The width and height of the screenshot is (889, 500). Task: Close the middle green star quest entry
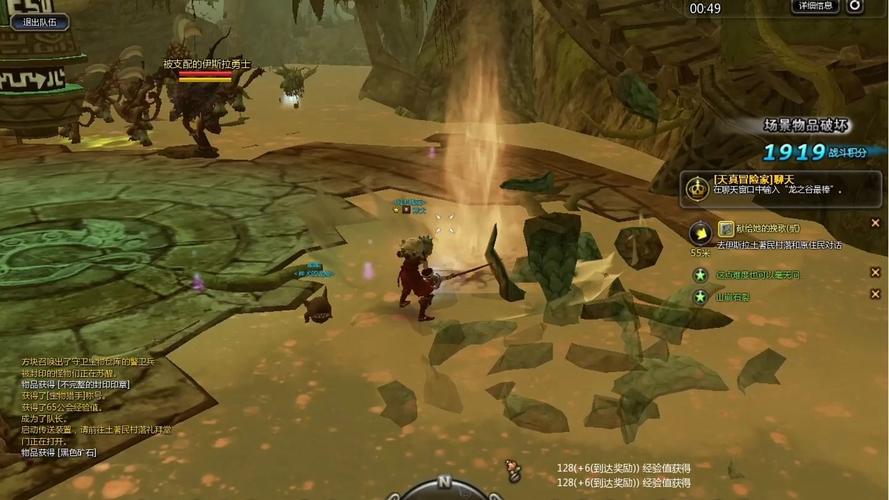point(876,274)
